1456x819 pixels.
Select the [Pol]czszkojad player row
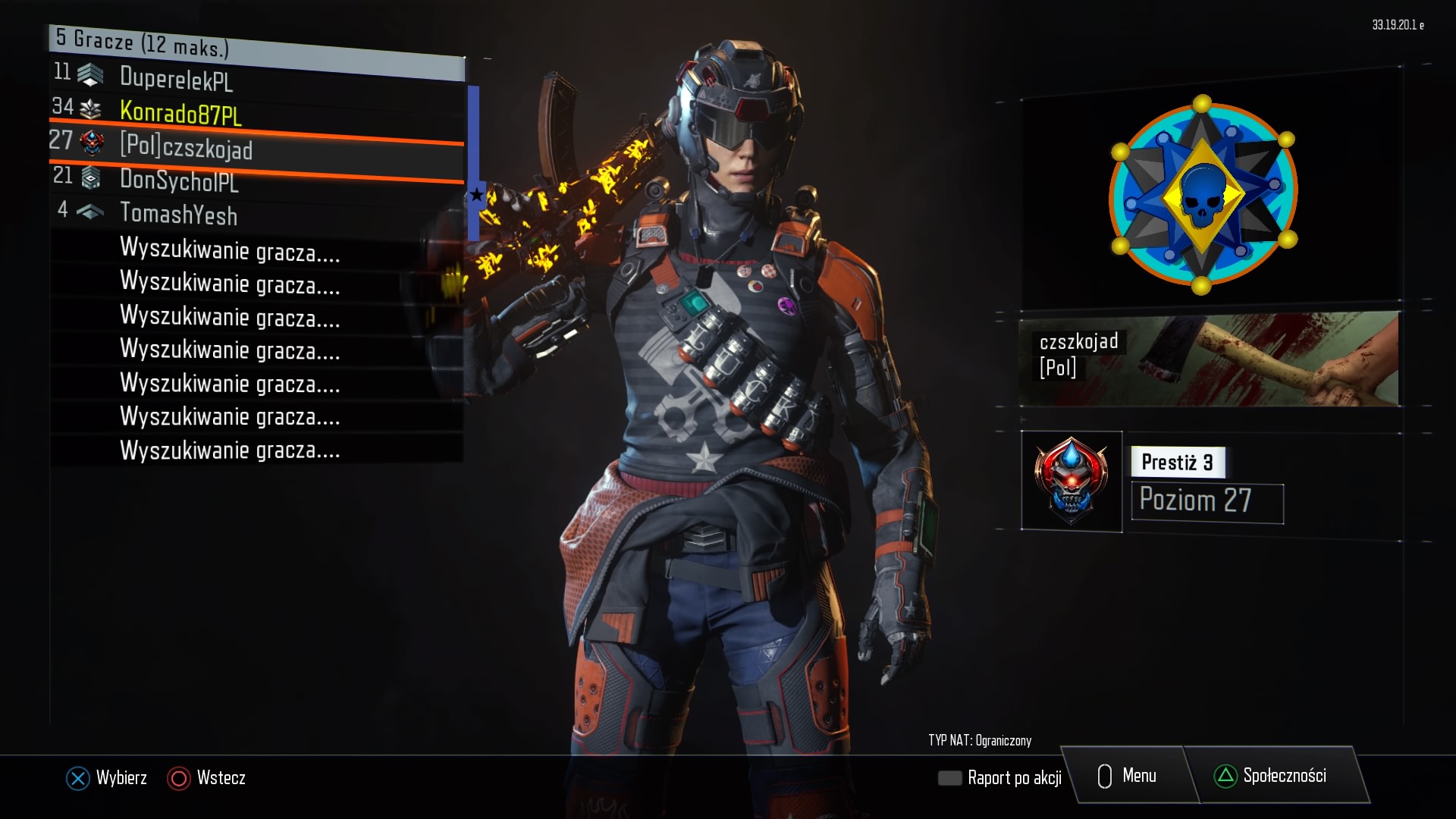coord(186,146)
